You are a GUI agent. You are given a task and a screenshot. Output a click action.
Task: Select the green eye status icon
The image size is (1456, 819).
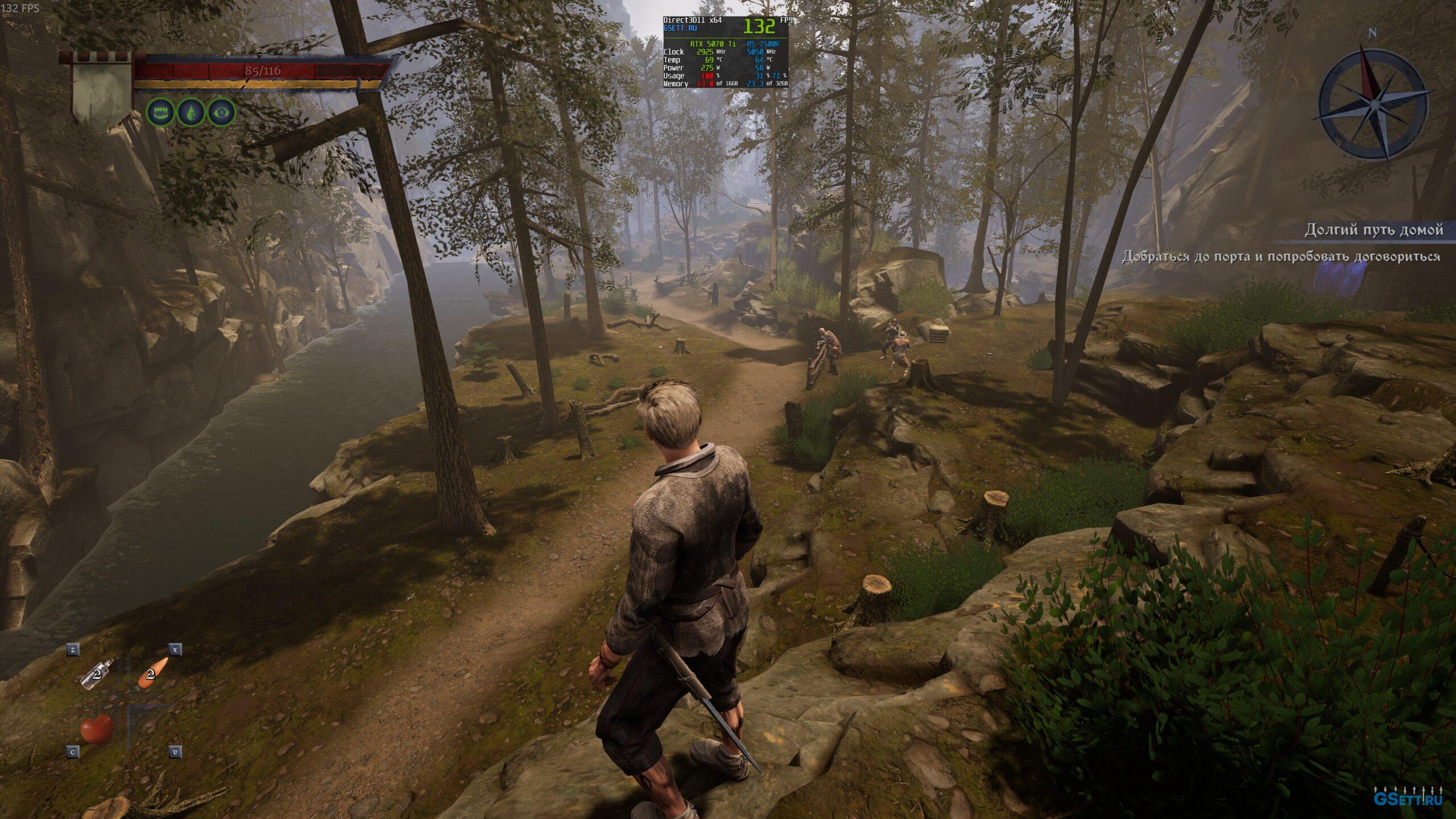(x=221, y=112)
